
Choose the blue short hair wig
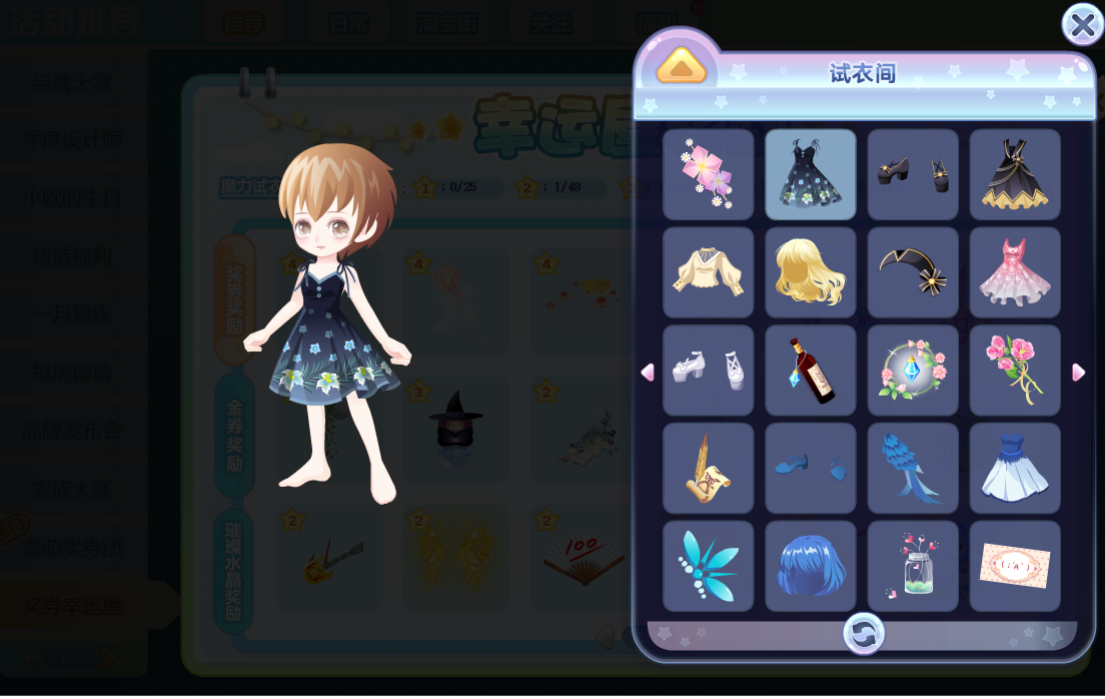tap(810, 566)
